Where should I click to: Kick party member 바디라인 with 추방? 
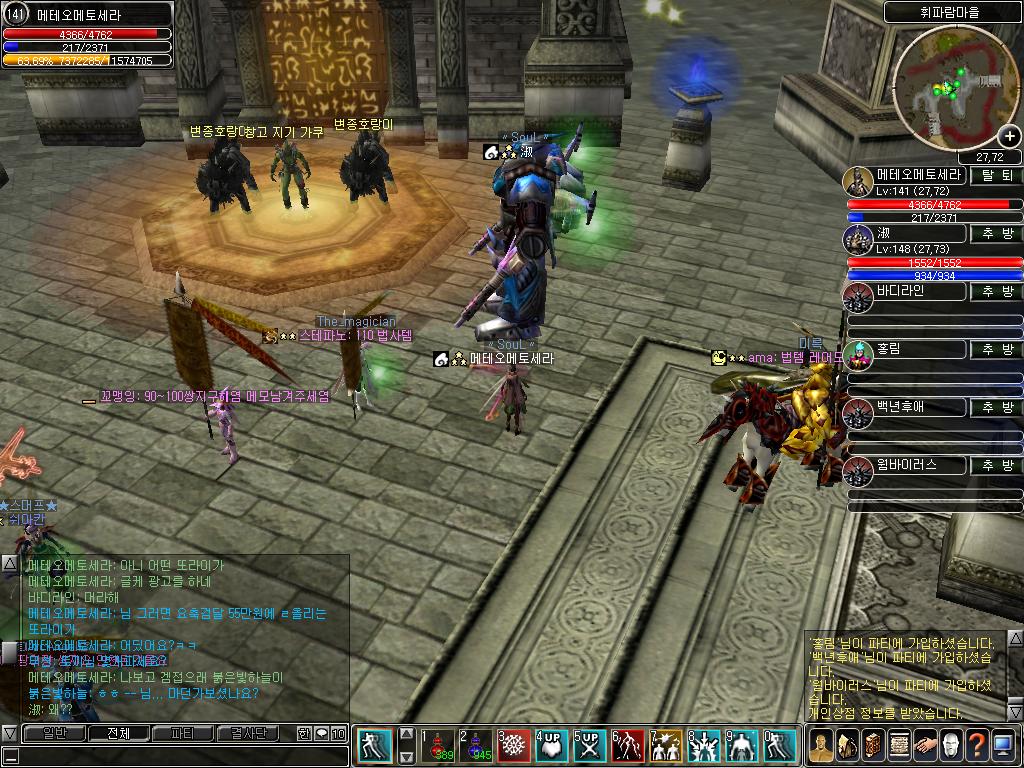coord(997,292)
